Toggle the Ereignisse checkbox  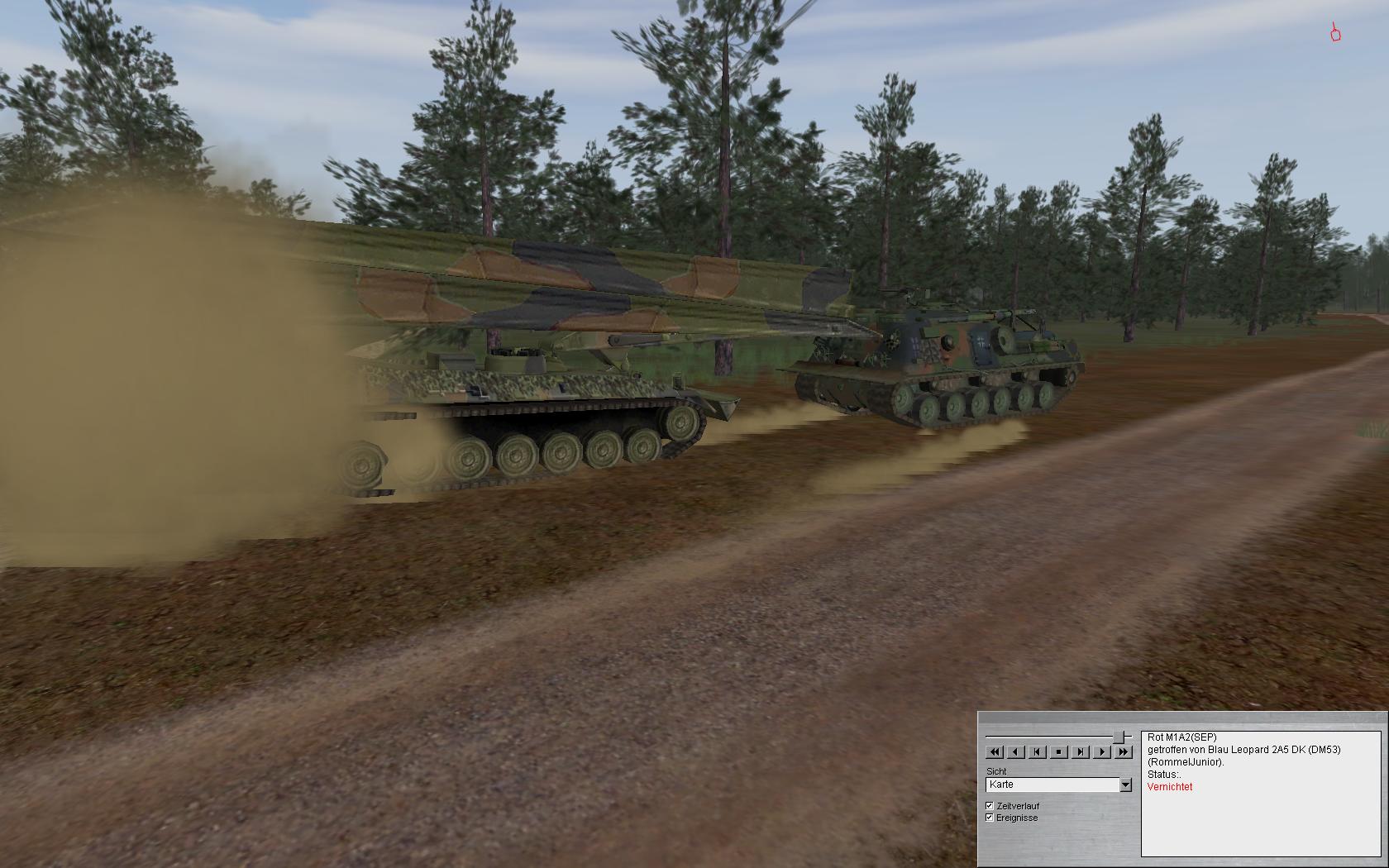pos(990,817)
